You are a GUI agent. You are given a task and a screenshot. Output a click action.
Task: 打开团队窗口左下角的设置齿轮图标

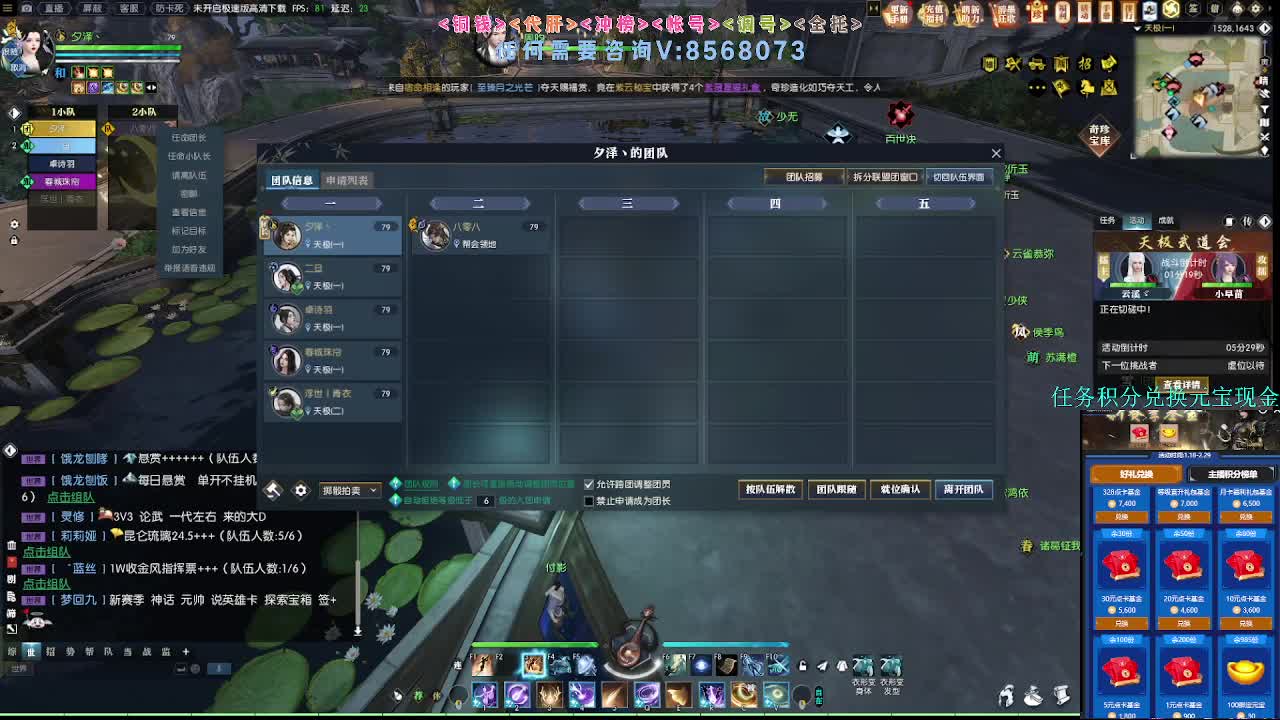[301, 489]
